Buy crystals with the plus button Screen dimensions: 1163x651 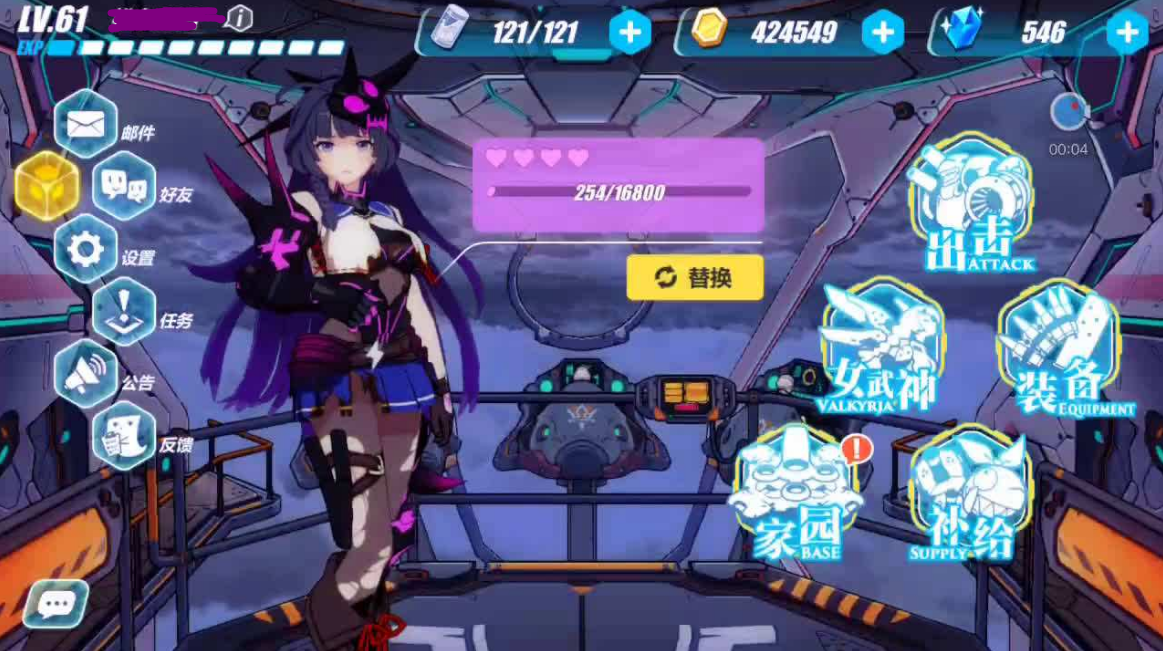click(1127, 33)
